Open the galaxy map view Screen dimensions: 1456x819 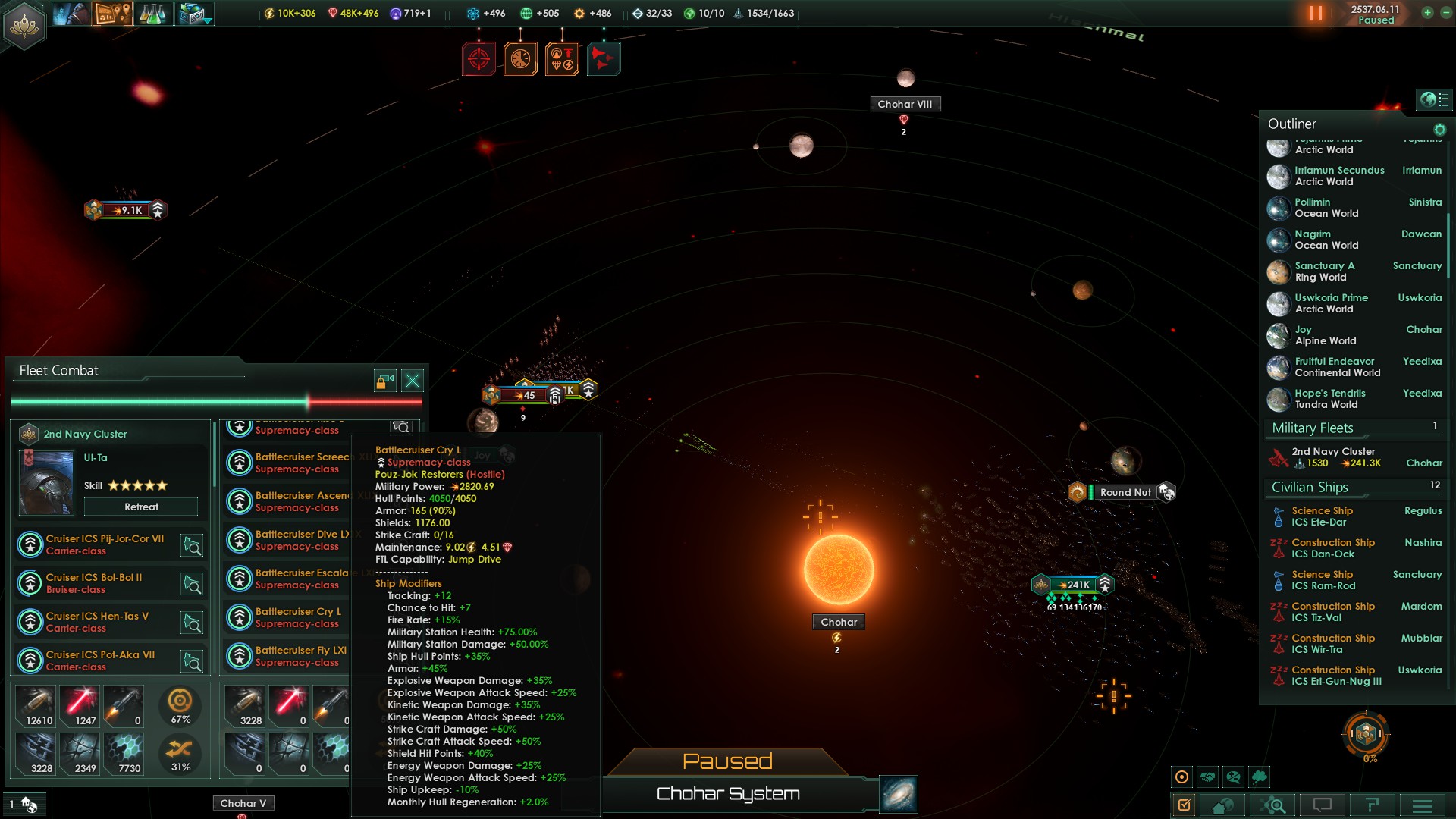[899, 793]
